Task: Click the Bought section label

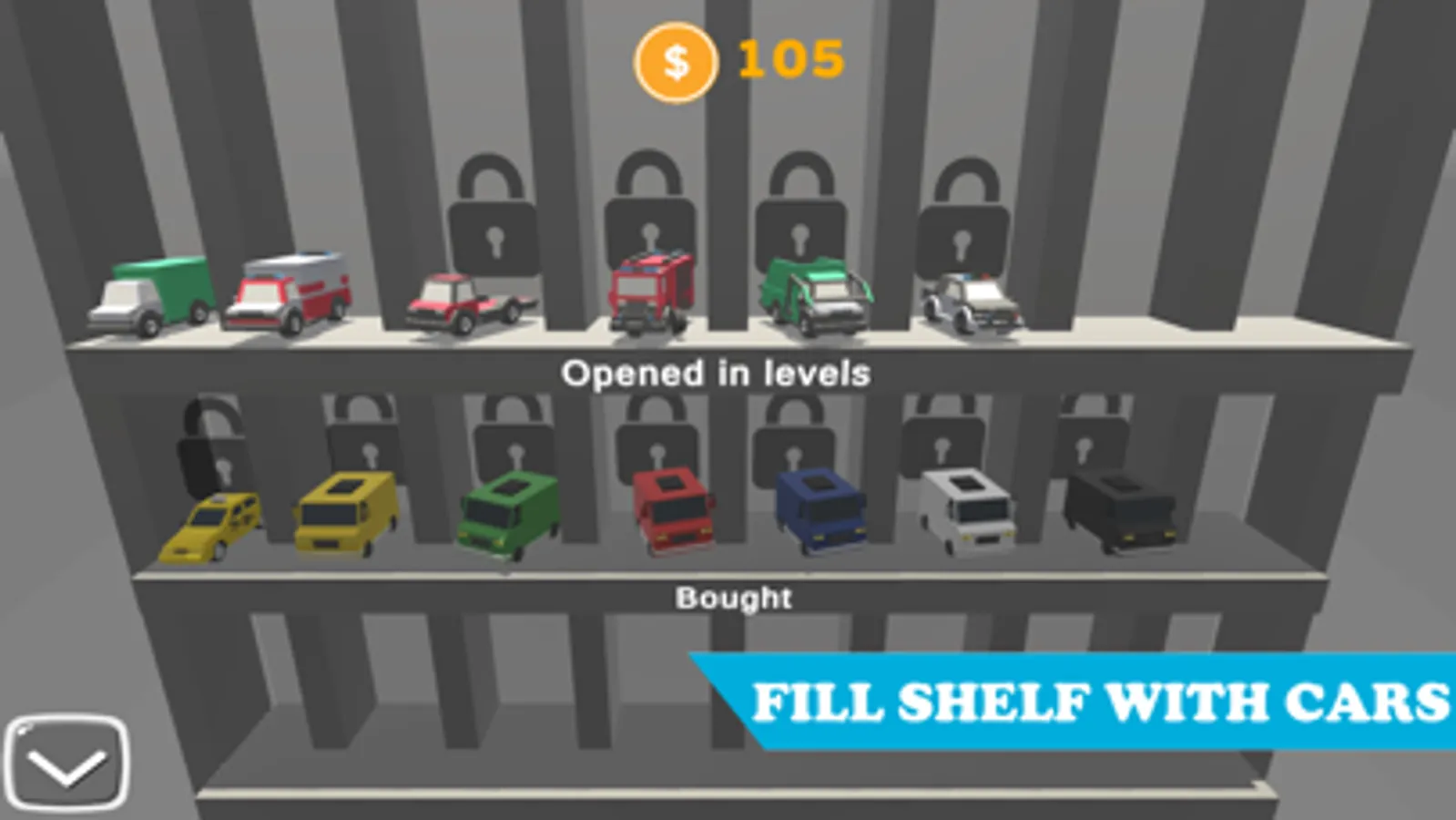Action: pyautogui.click(x=734, y=598)
